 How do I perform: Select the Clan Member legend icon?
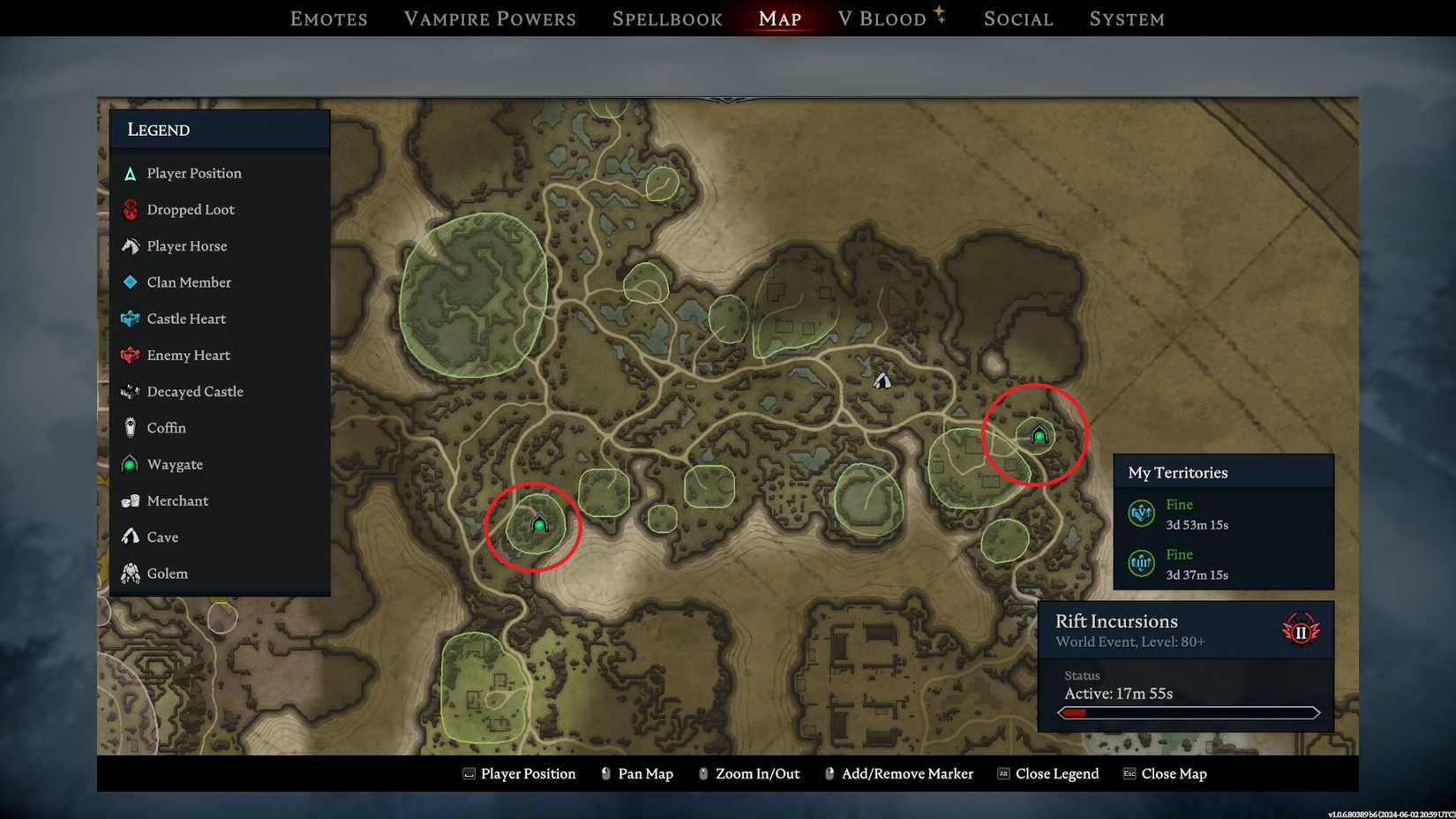pos(130,282)
